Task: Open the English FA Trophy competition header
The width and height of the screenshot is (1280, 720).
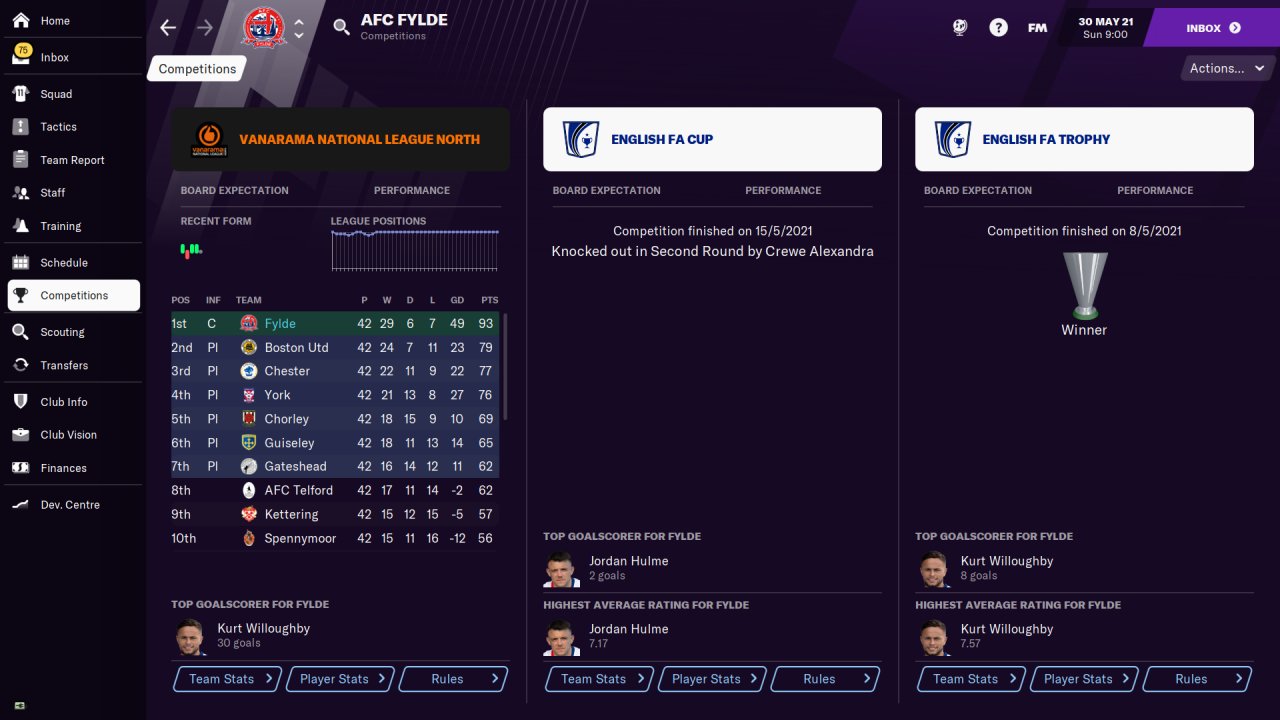Action: pos(1084,140)
